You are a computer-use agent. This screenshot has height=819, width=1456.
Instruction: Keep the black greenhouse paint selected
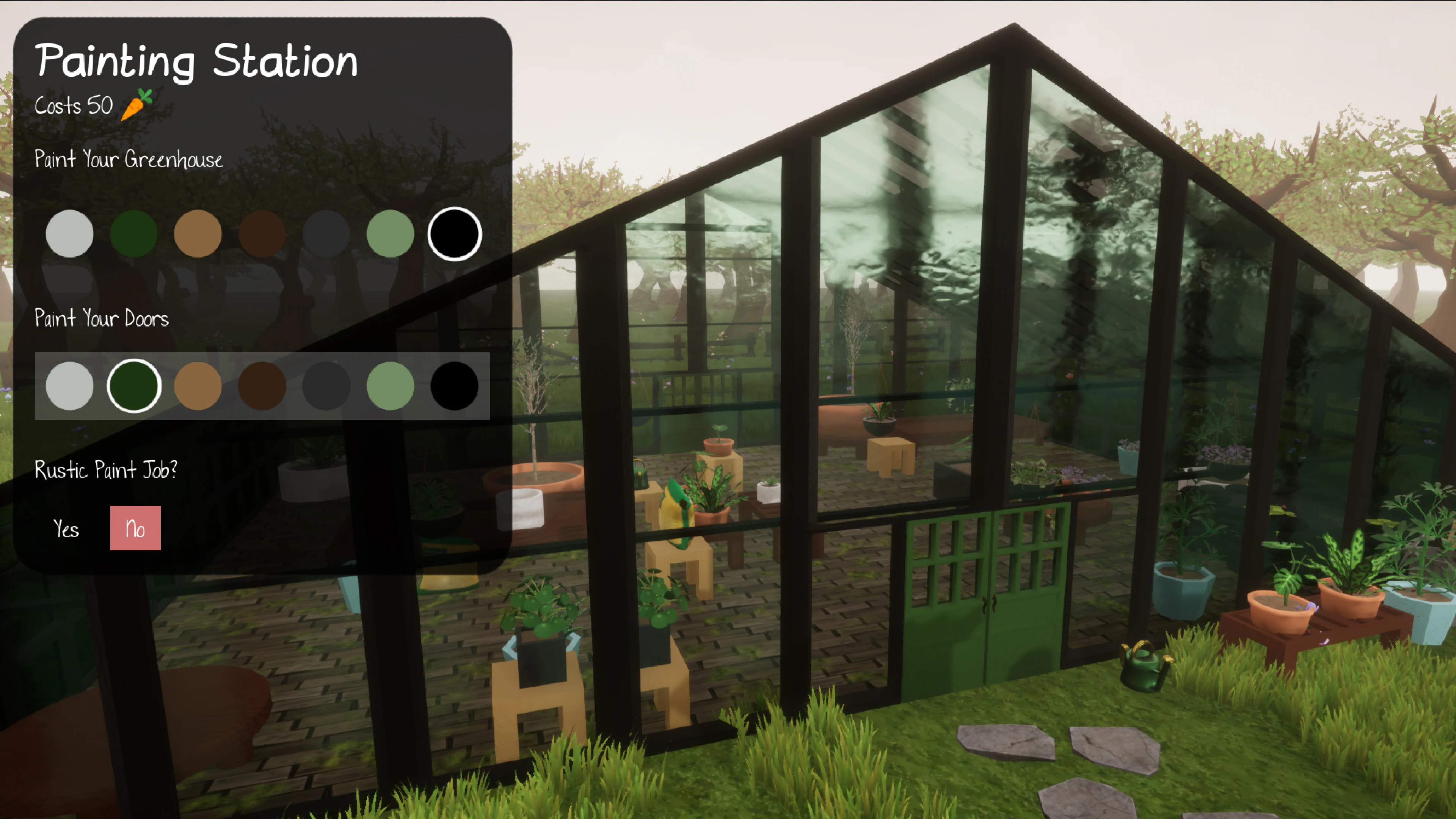(455, 234)
